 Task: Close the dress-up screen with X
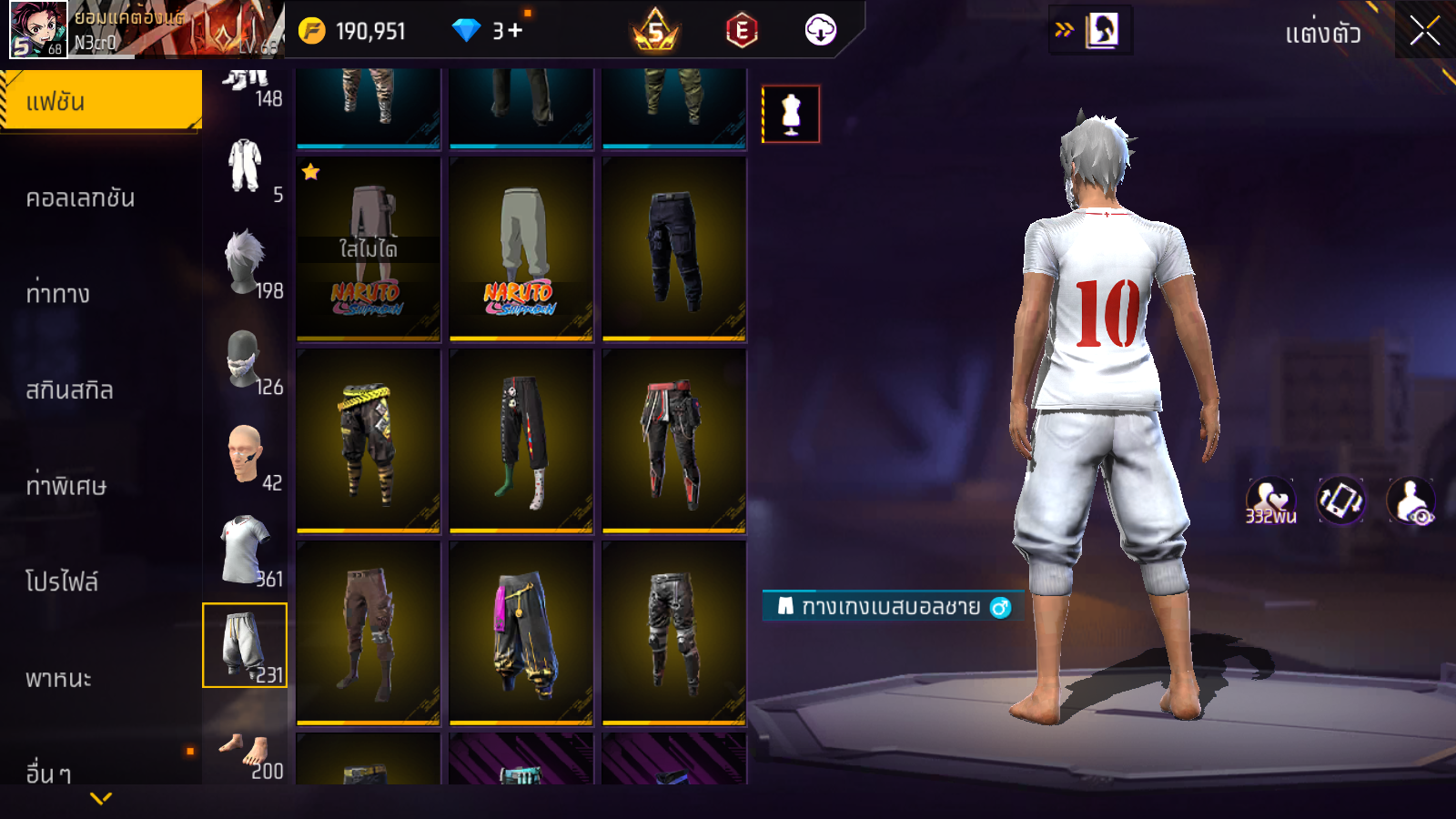pyautogui.click(x=1424, y=31)
